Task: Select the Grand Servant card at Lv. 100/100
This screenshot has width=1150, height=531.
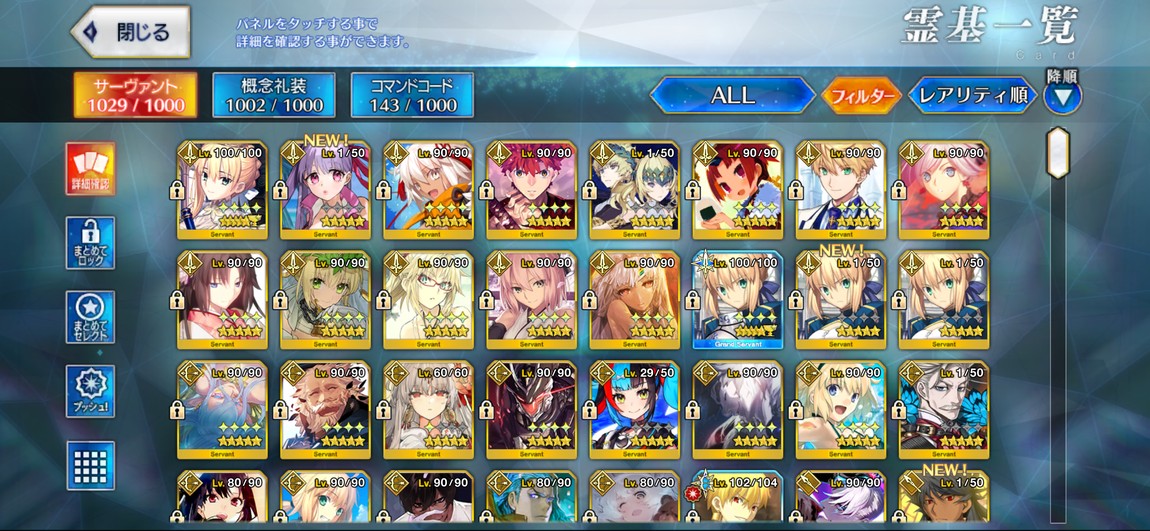Action: [x=737, y=300]
